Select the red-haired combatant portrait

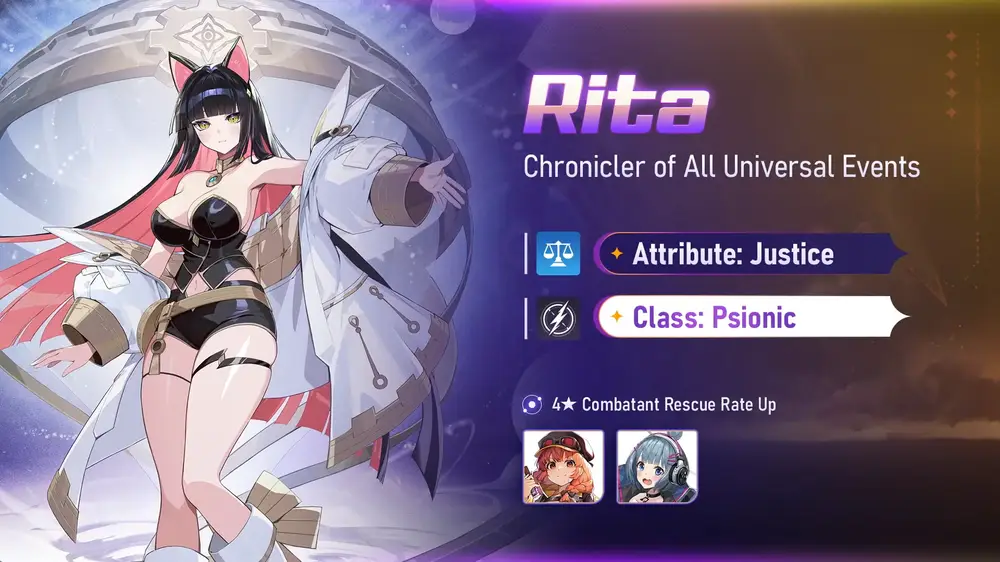(x=563, y=466)
